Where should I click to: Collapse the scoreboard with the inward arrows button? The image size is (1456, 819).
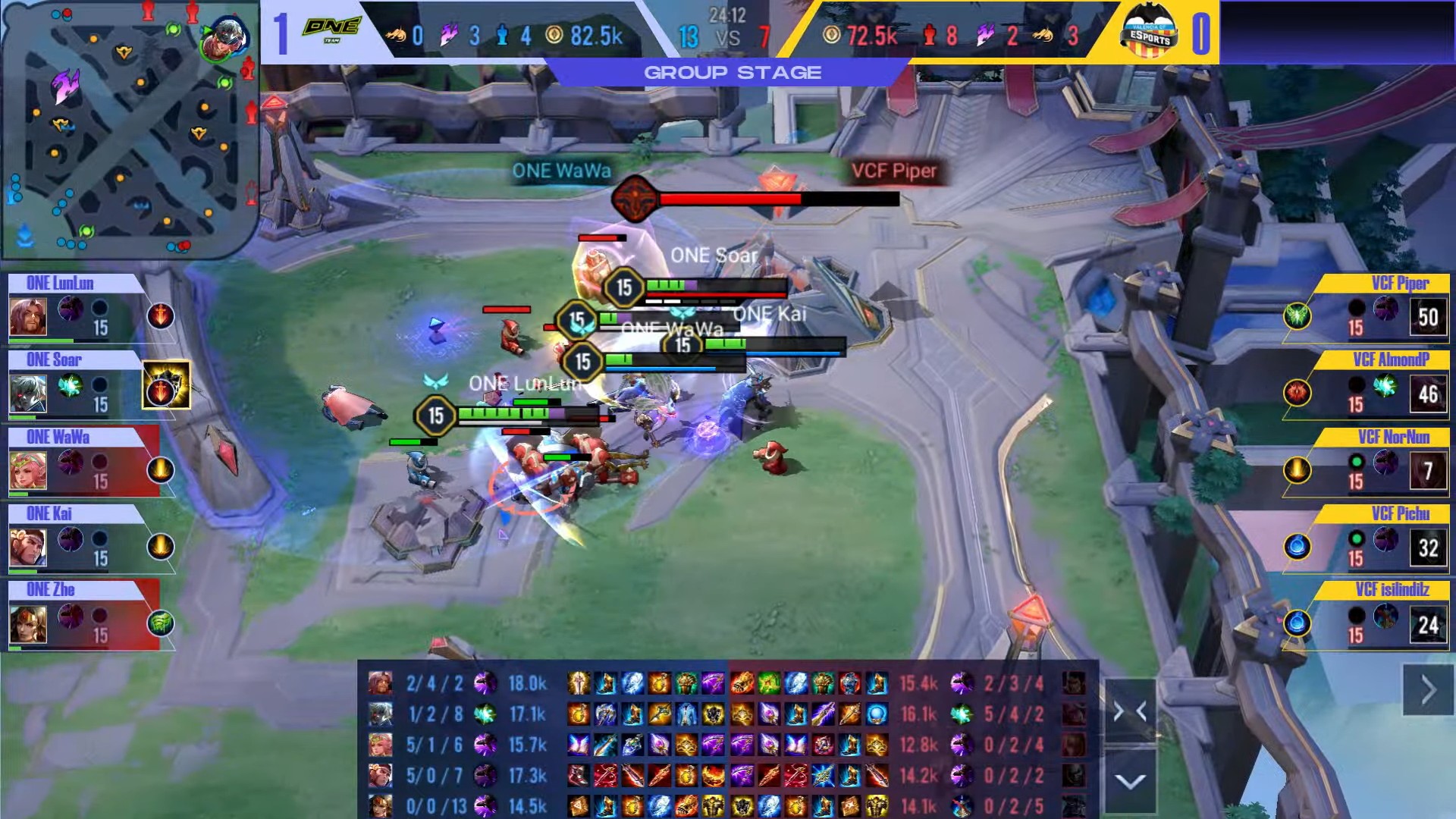(x=1130, y=711)
